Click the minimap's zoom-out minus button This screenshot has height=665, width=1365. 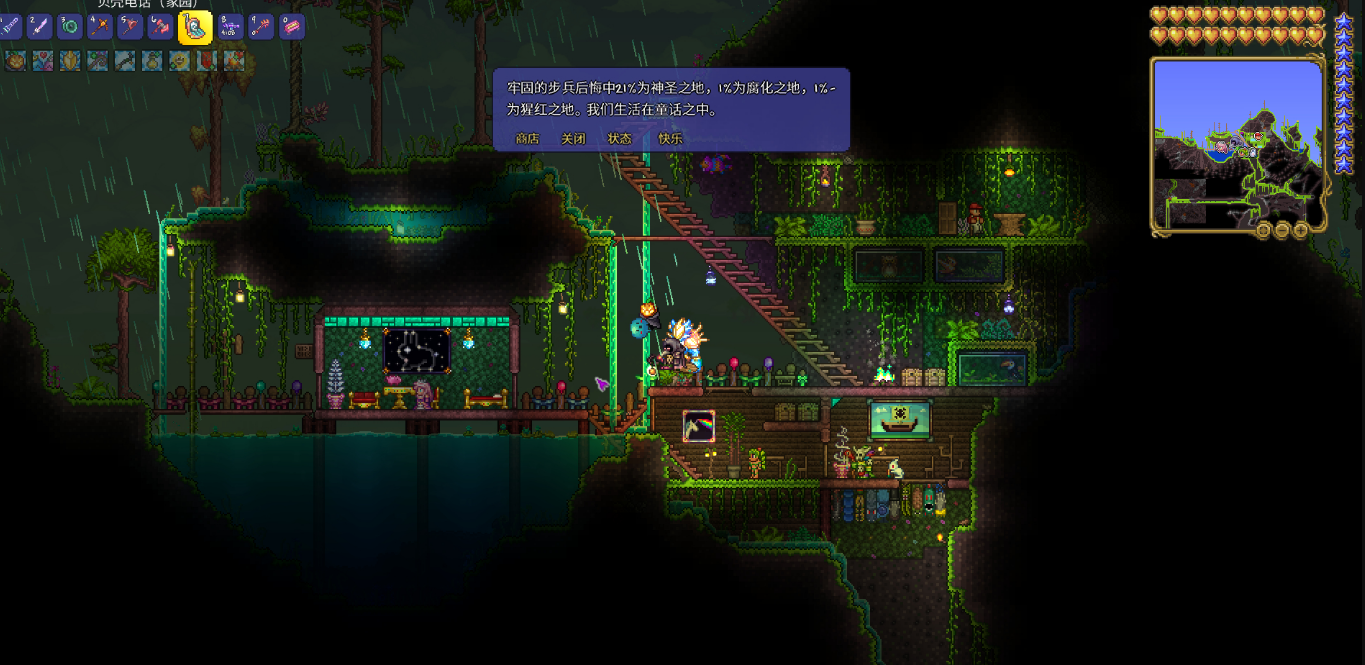click(1282, 231)
